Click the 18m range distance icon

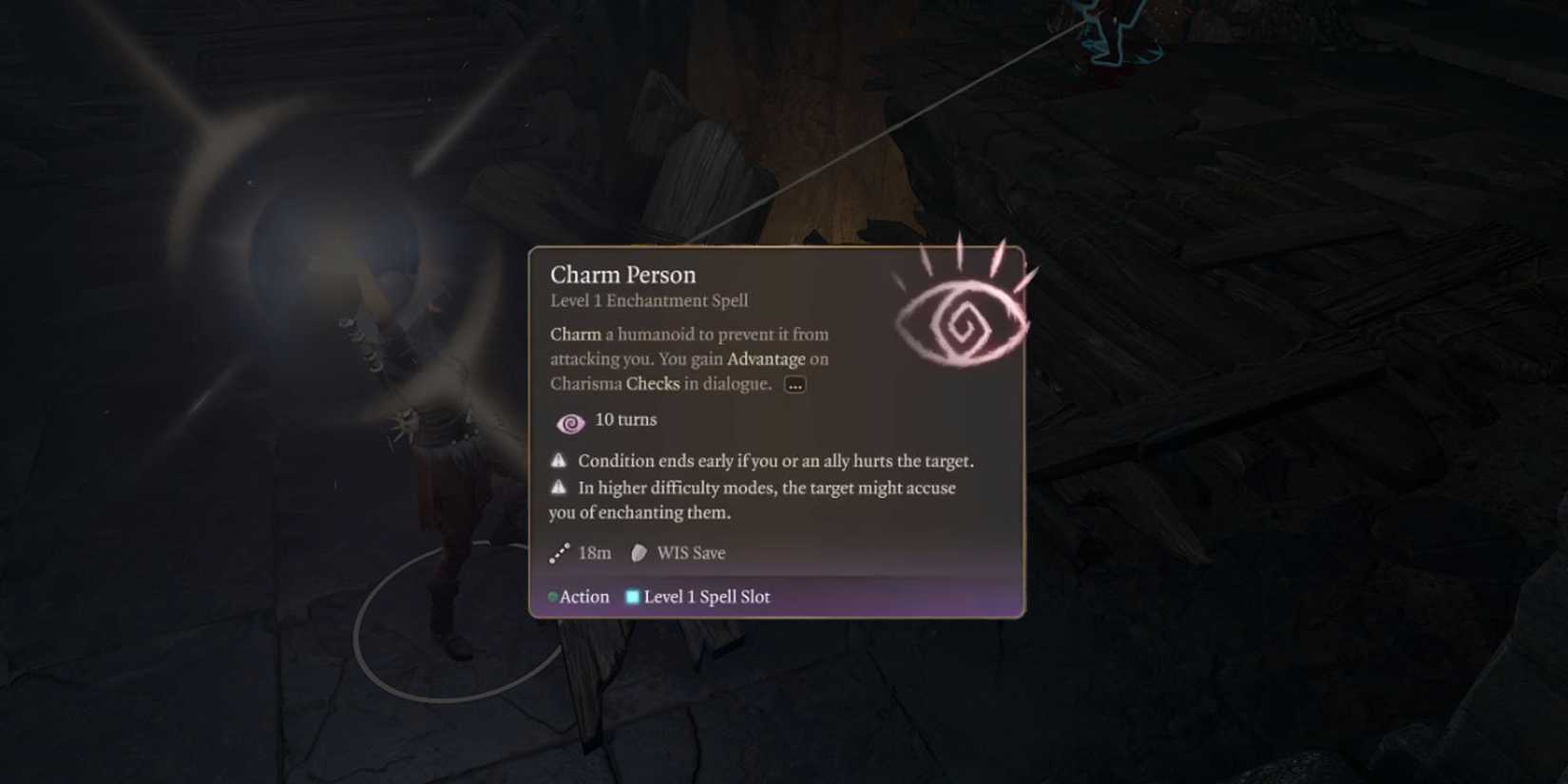coord(560,552)
